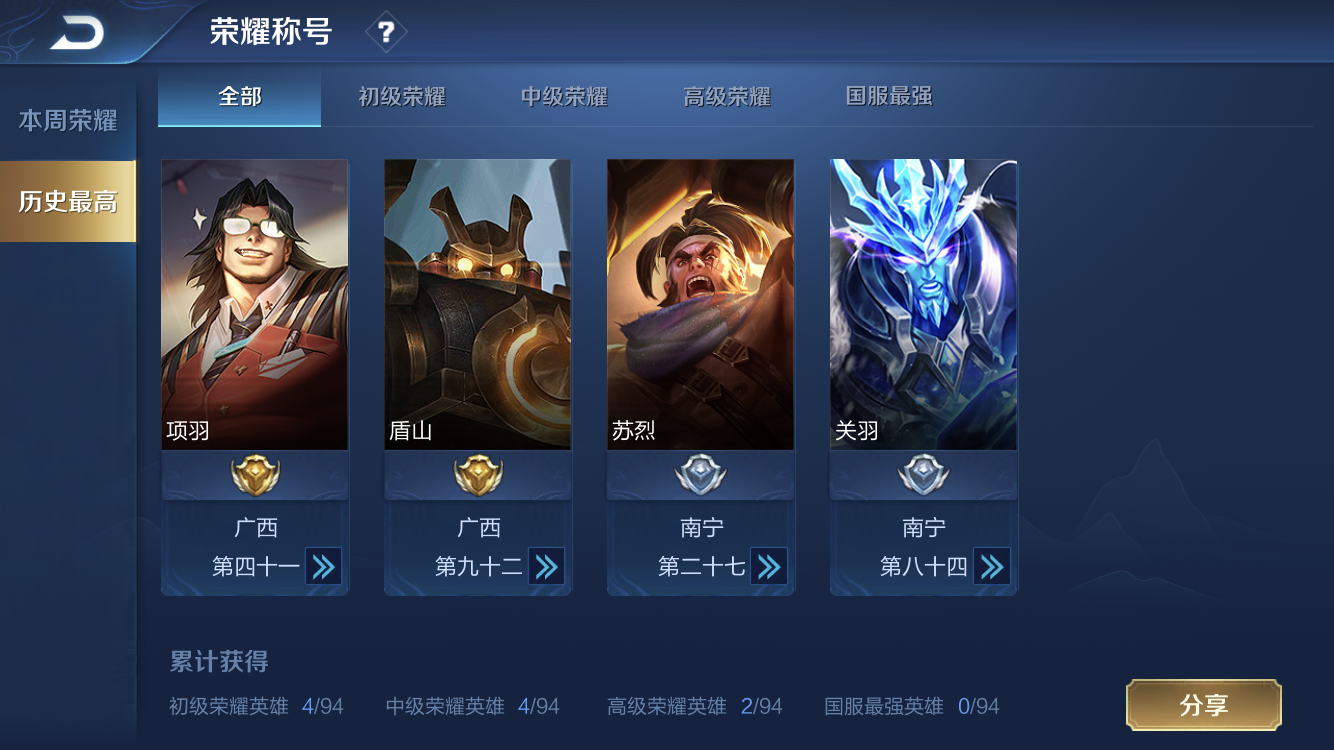
Task: View the 高级荣耀 tab
Action: [x=727, y=97]
